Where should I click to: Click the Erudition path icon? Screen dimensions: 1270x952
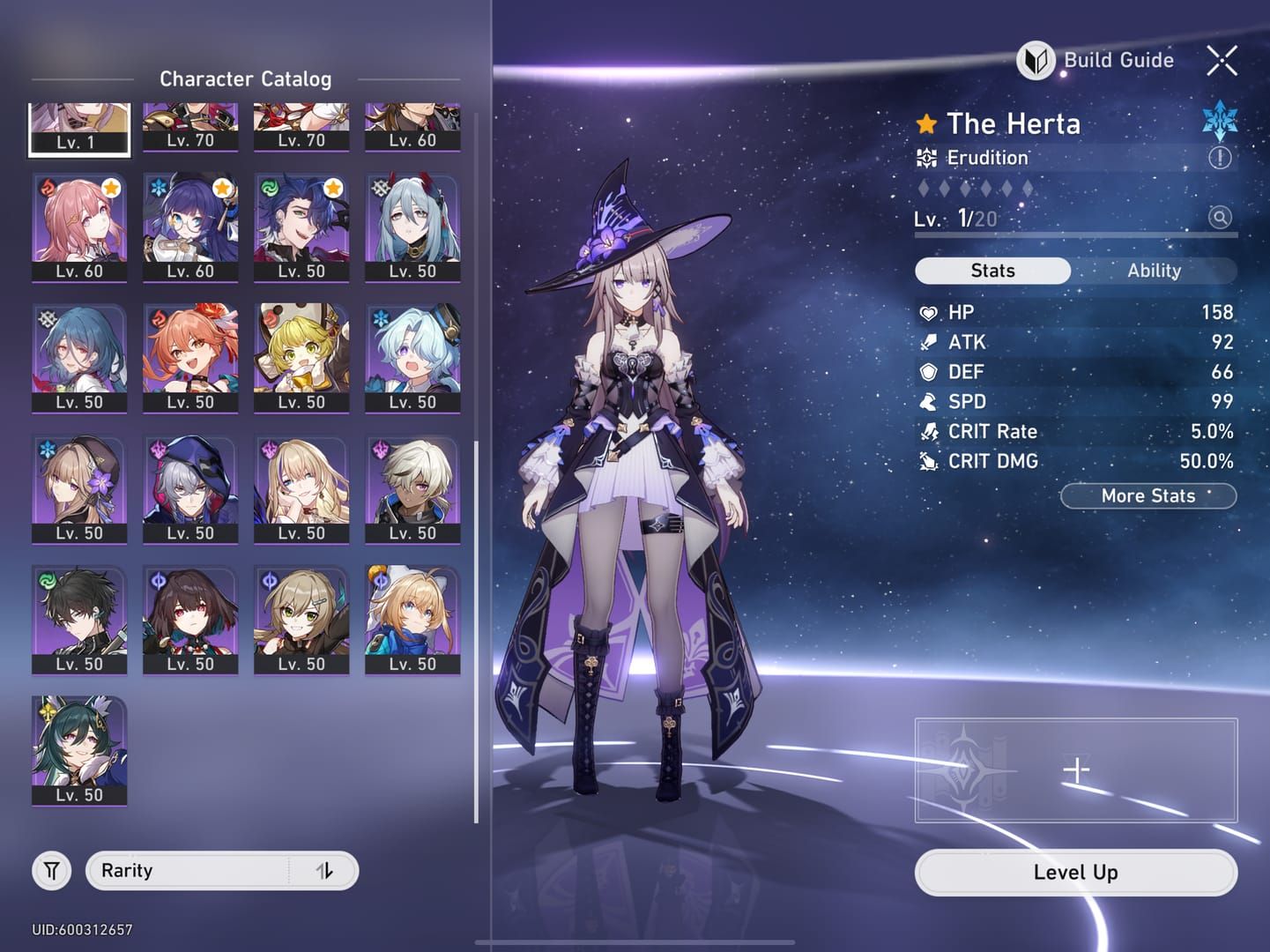(925, 157)
